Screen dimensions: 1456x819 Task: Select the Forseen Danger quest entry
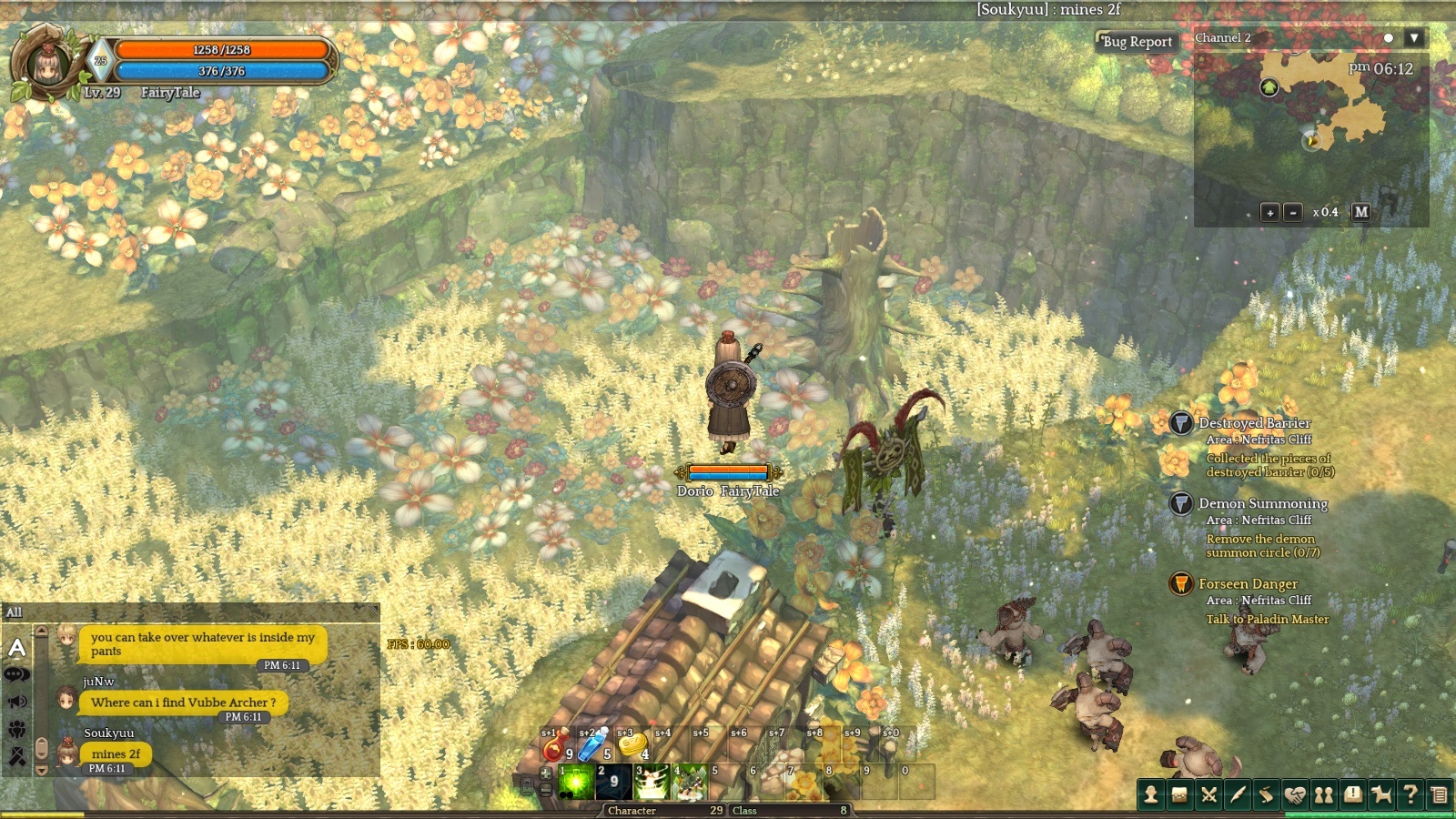point(1248,584)
